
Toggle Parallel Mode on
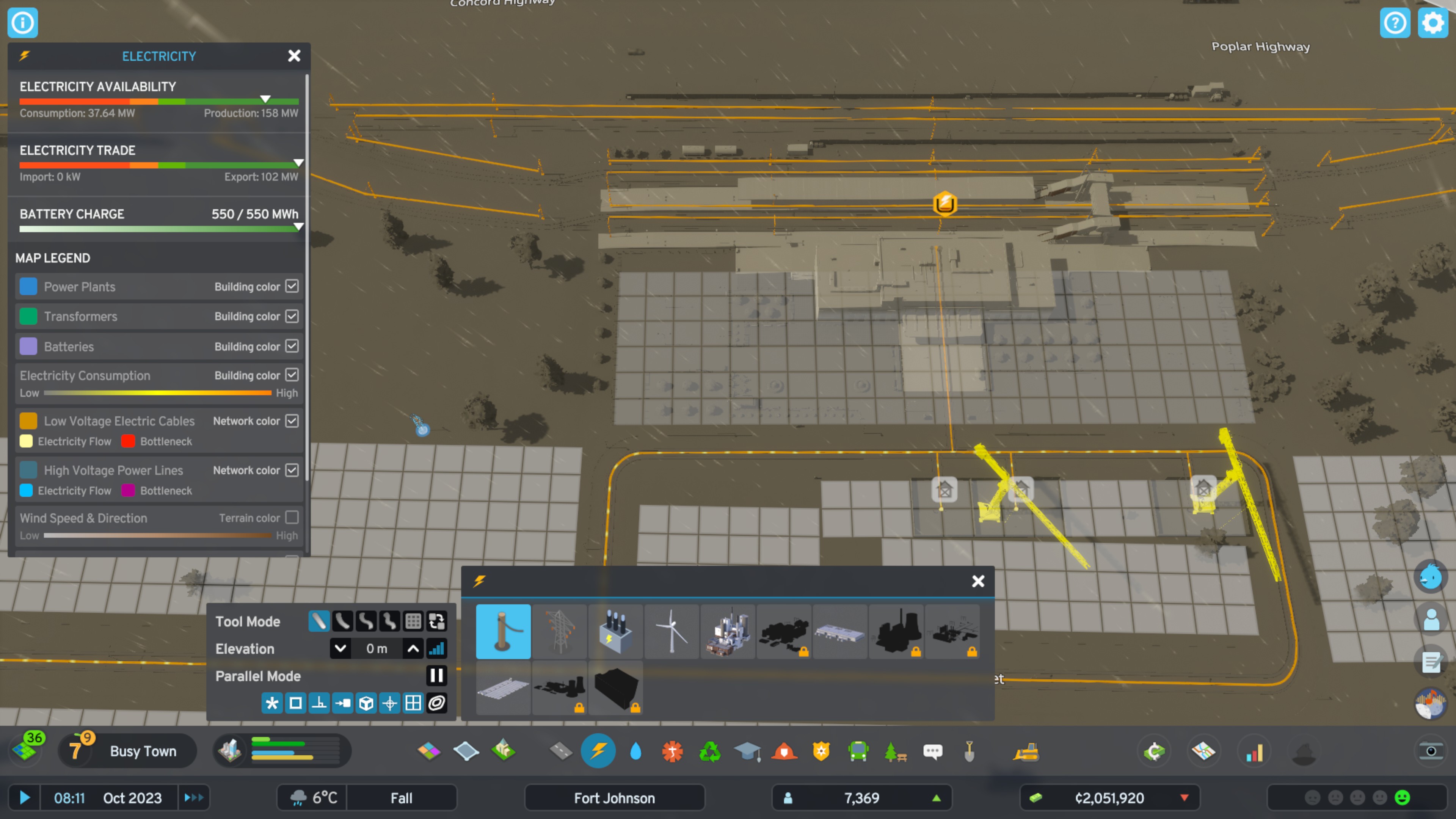point(436,676)
